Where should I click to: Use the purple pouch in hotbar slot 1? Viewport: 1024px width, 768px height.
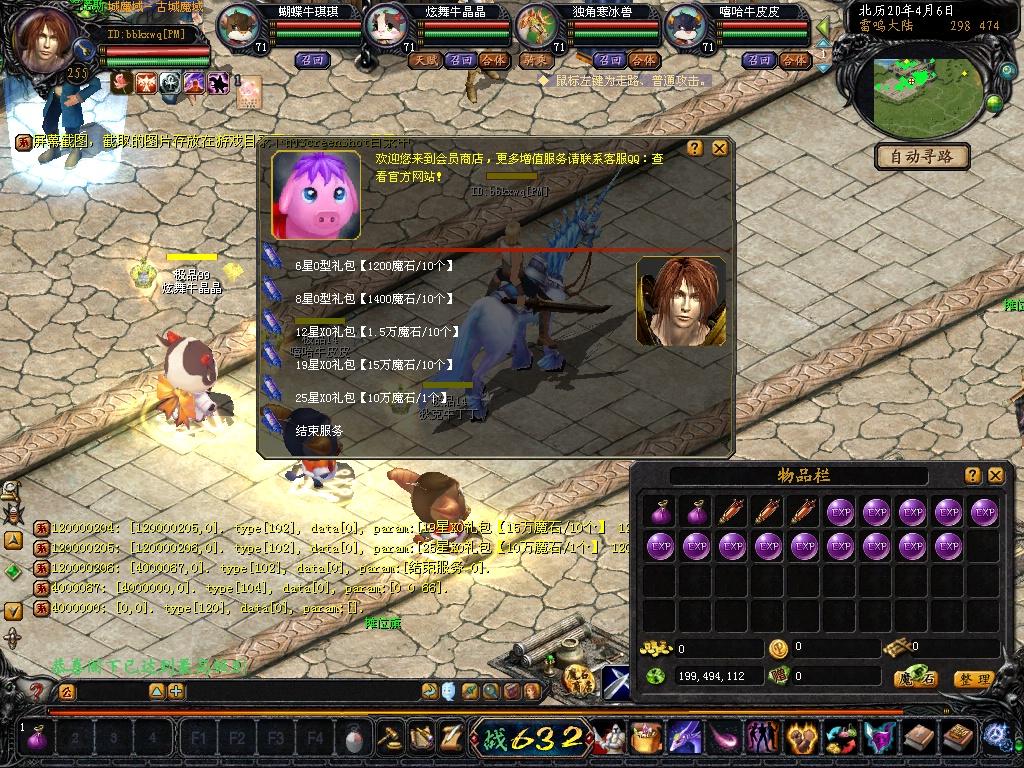tap(37, 739)
